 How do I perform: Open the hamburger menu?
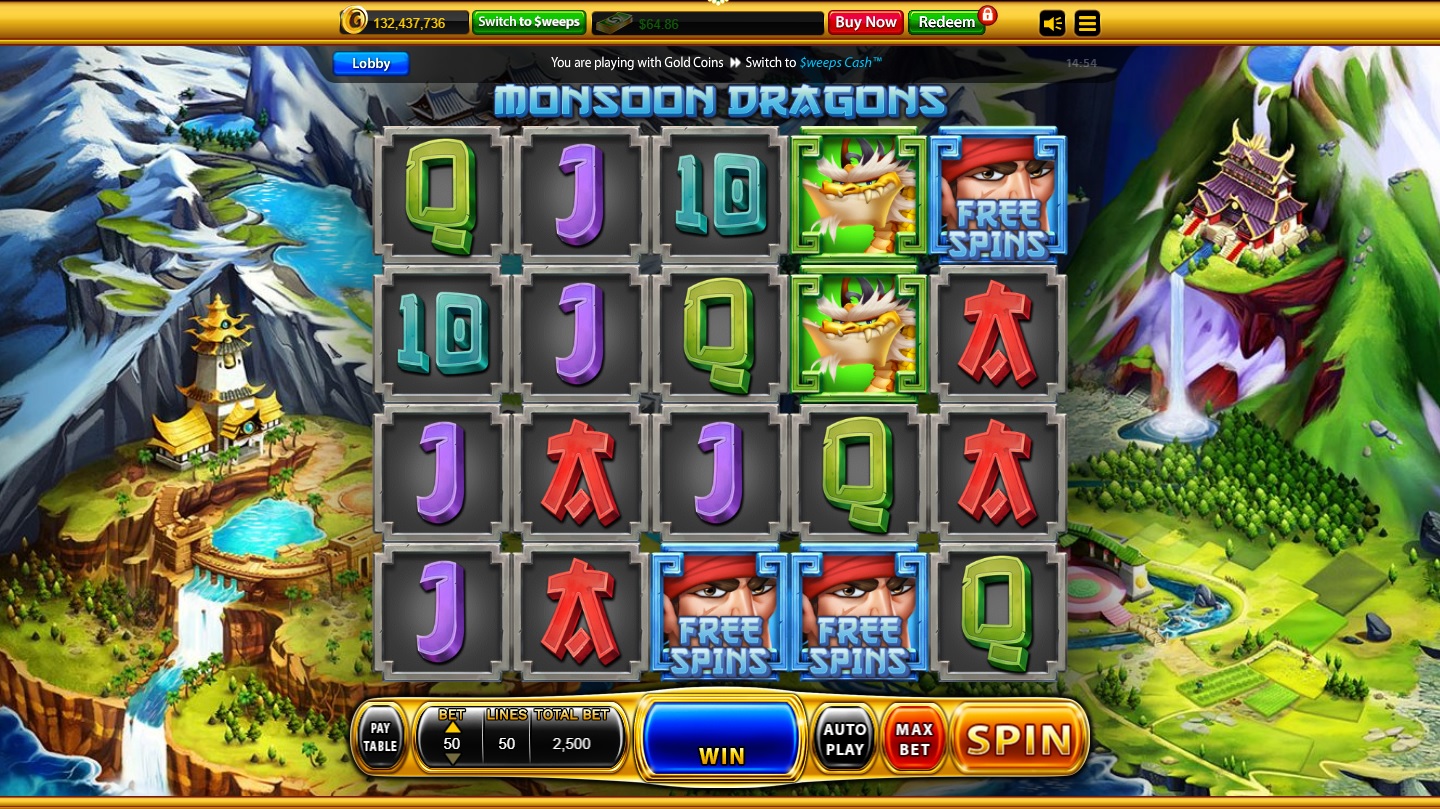coord(1086,23)
